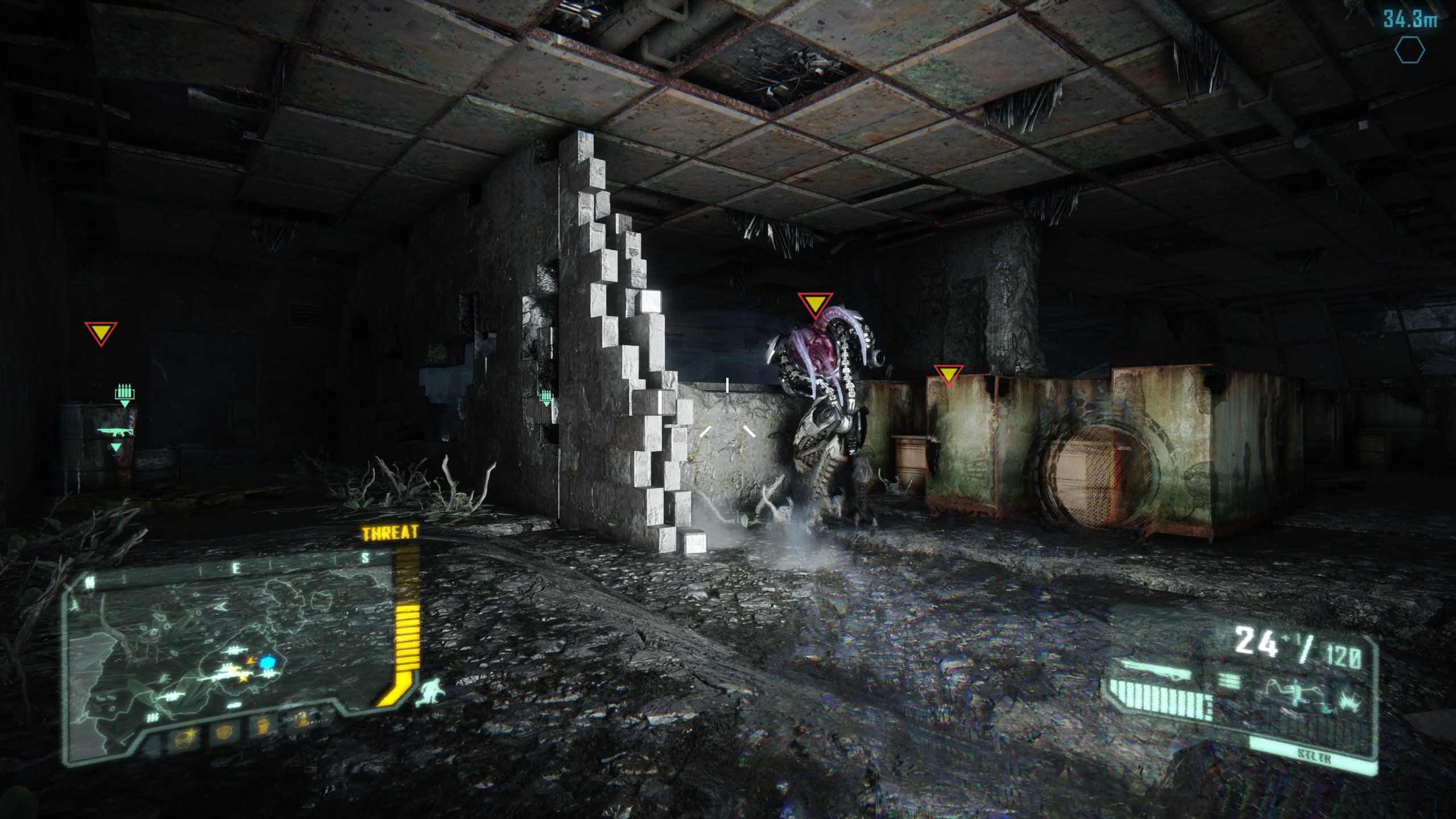Select the blue objective marker on minimap

coord(267,662)
